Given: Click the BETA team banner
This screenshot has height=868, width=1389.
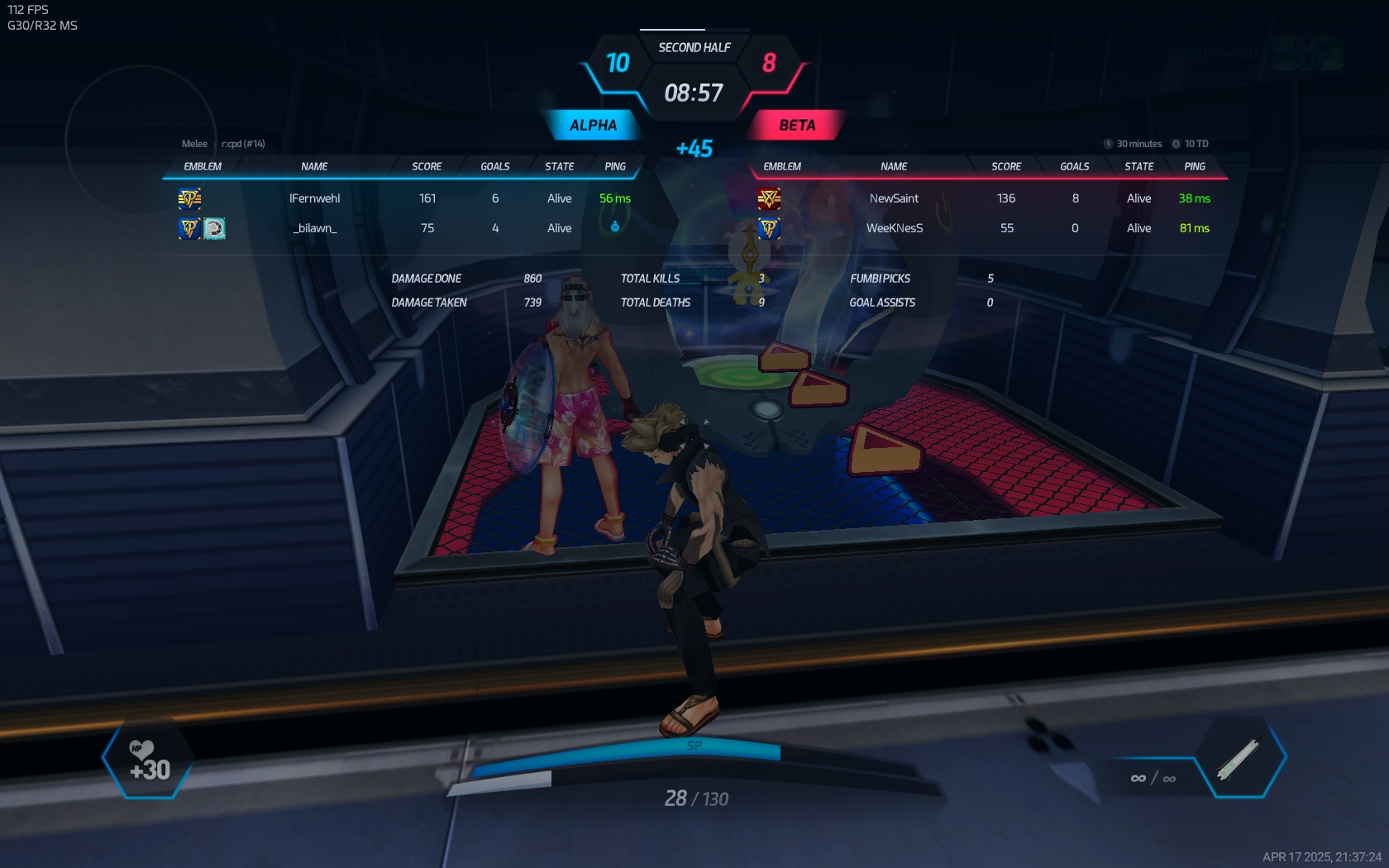Looking at the screenshot, I should point(797,126).
